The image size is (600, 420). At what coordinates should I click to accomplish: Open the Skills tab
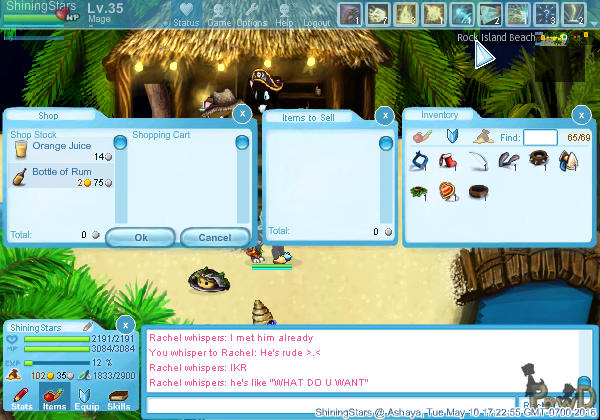click(x=118, y=400)
